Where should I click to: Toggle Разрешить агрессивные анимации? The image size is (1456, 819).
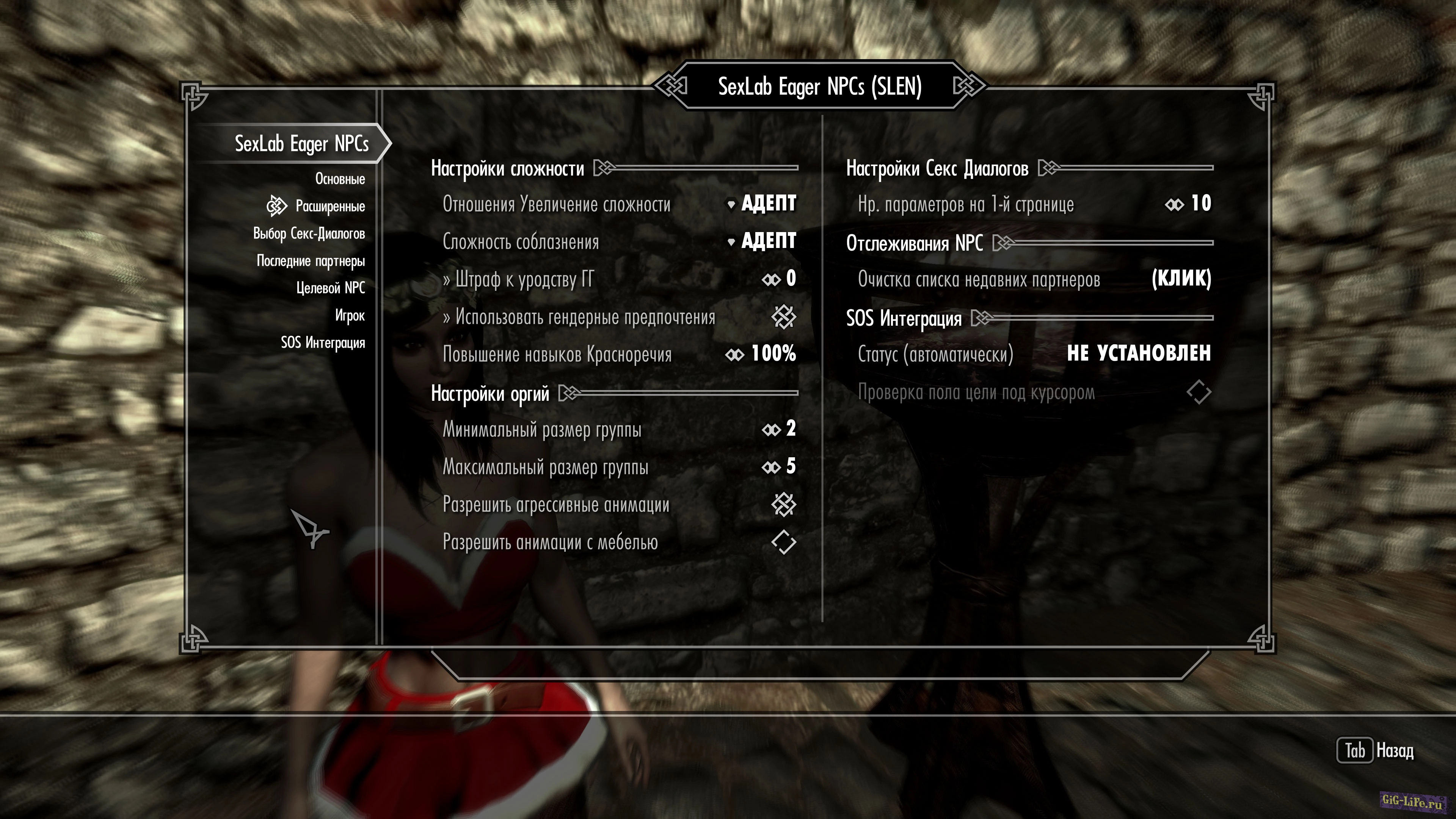[783, 505]
